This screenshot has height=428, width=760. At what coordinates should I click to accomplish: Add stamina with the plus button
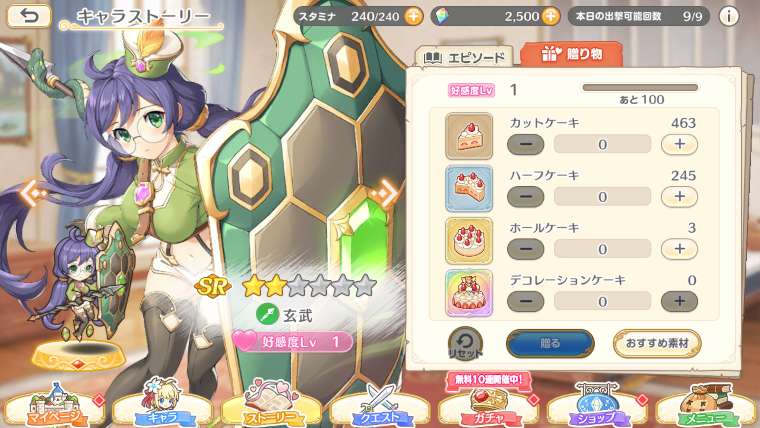click(x=414, y=17)
